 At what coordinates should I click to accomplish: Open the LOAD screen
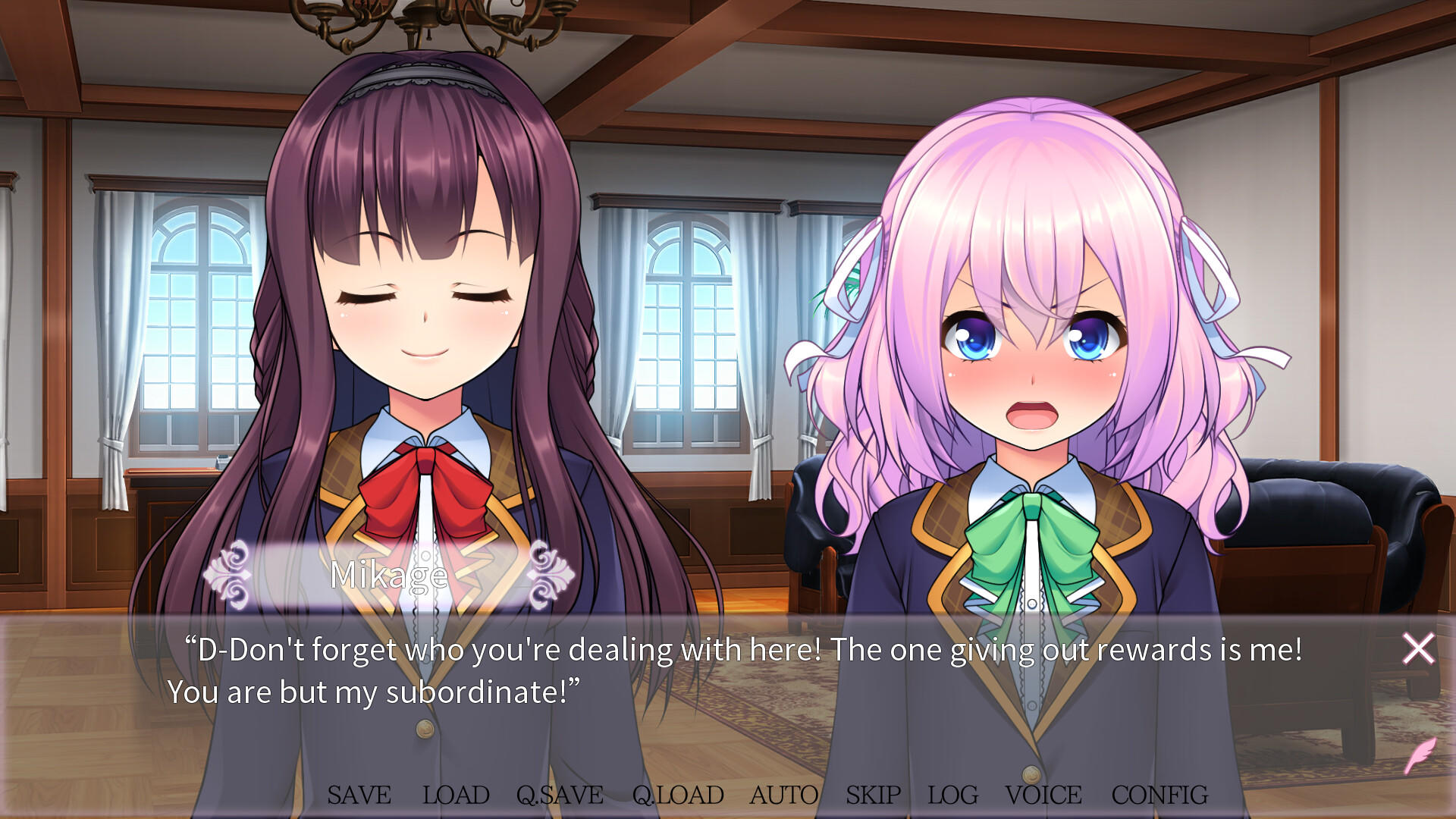456,795
